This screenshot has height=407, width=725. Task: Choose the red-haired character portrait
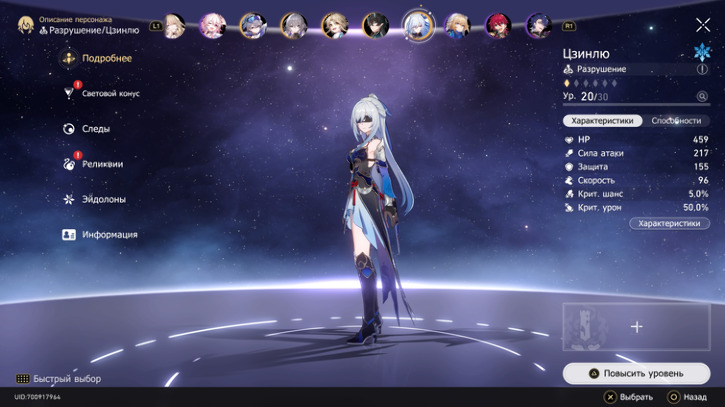coord(497,25)
